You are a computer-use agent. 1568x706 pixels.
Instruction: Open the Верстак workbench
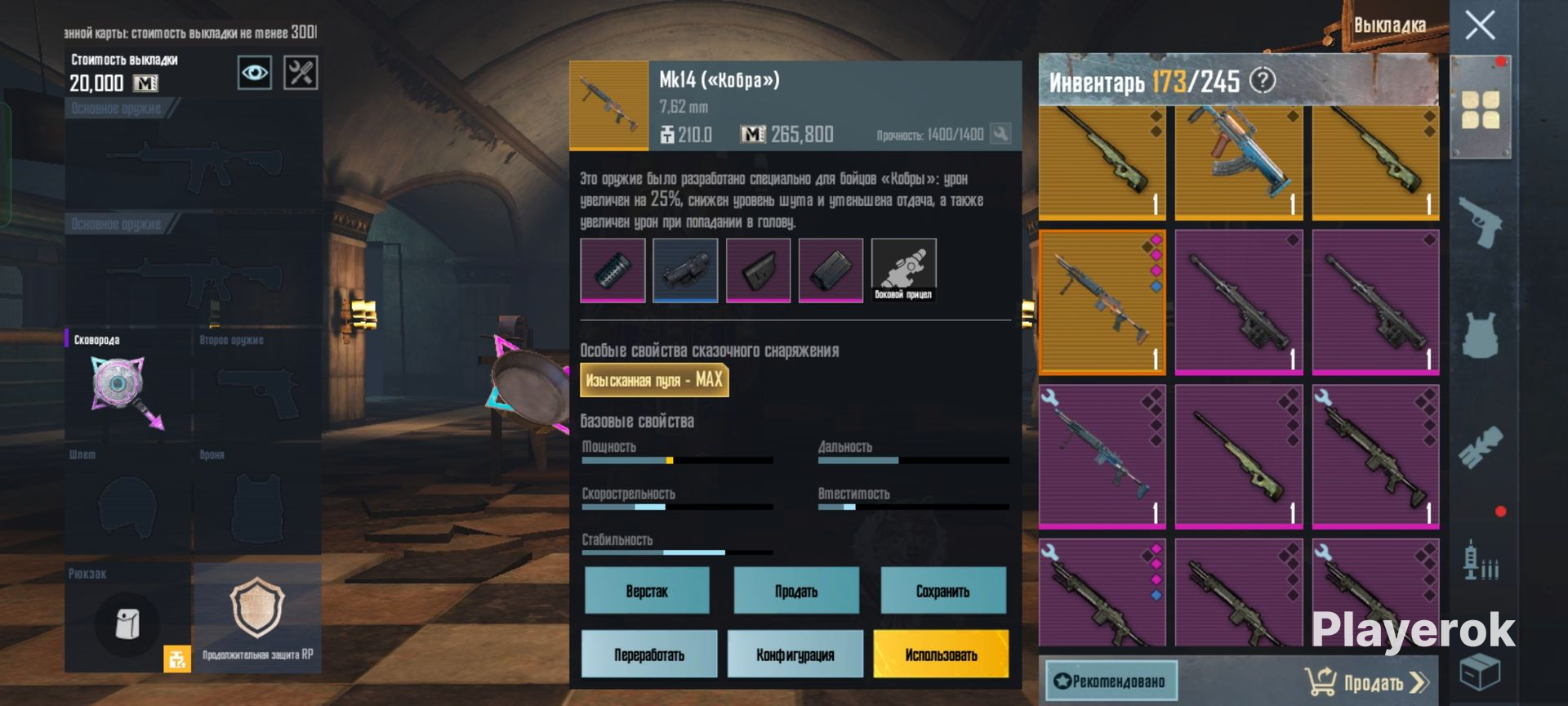tap(647, 591)
